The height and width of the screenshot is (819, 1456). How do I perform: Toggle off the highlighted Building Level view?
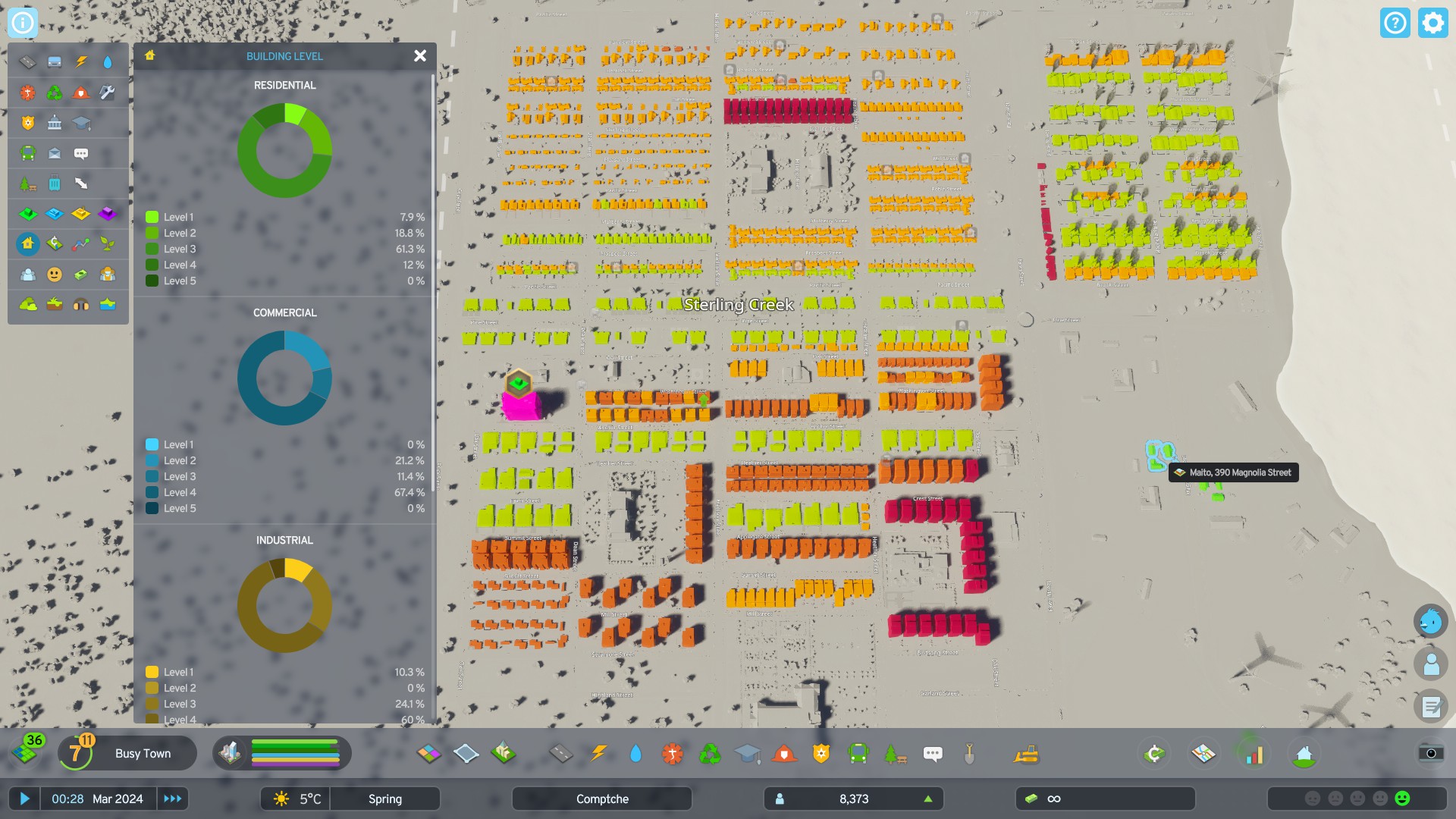coord(27,244)
